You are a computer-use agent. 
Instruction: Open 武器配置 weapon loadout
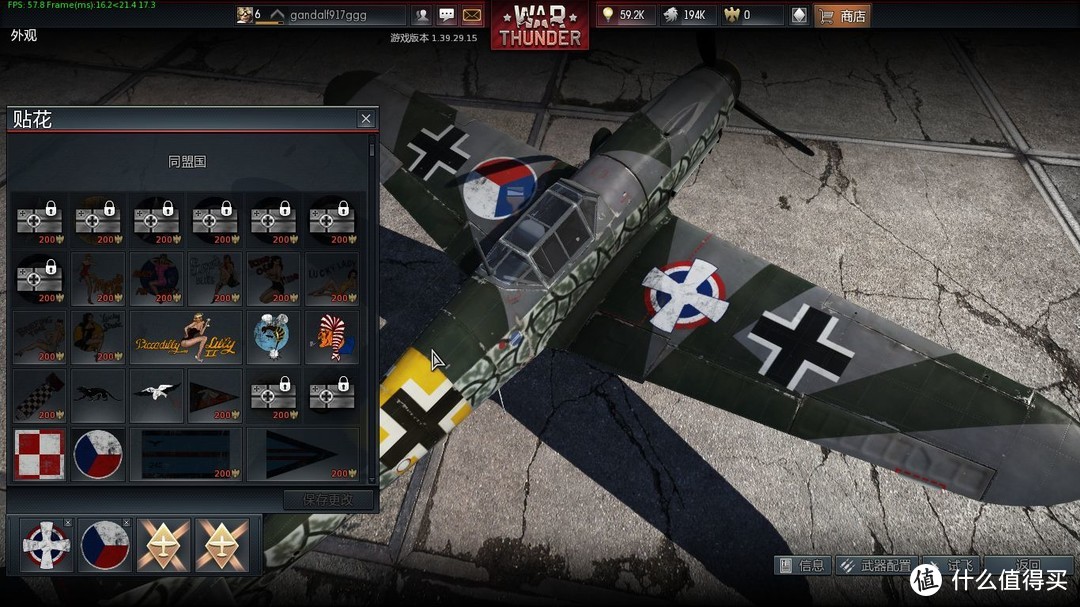pyautogui.click(x=875, y=565)
